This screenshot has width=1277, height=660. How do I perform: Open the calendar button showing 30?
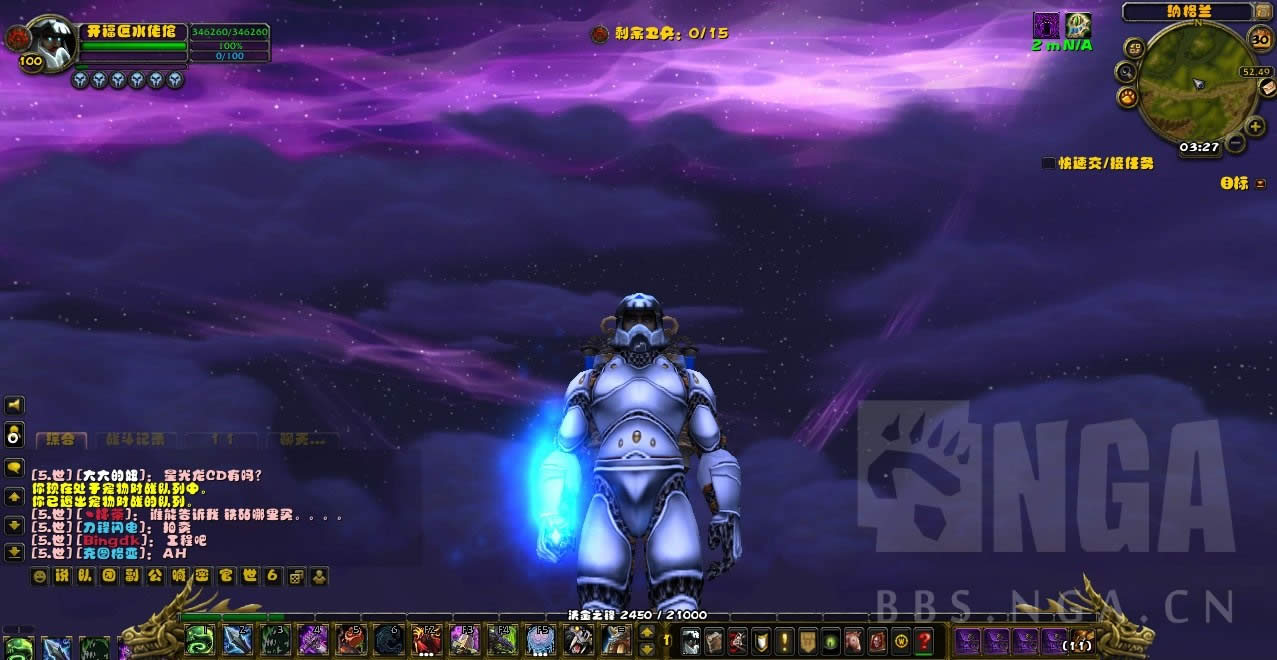coord(1261,38)
